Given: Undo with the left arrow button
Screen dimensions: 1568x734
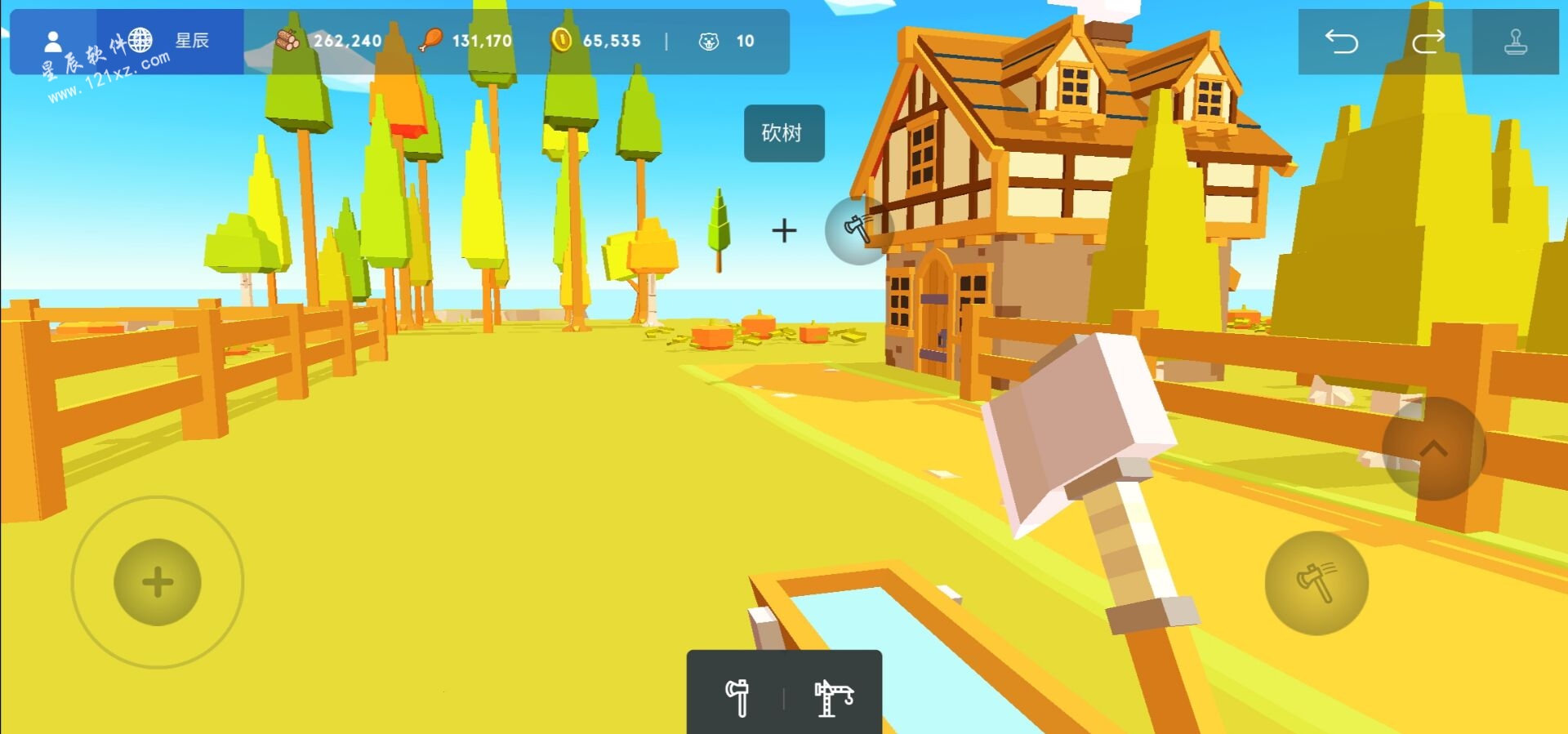Looking at the screenshot, I should coord(1341,42).
